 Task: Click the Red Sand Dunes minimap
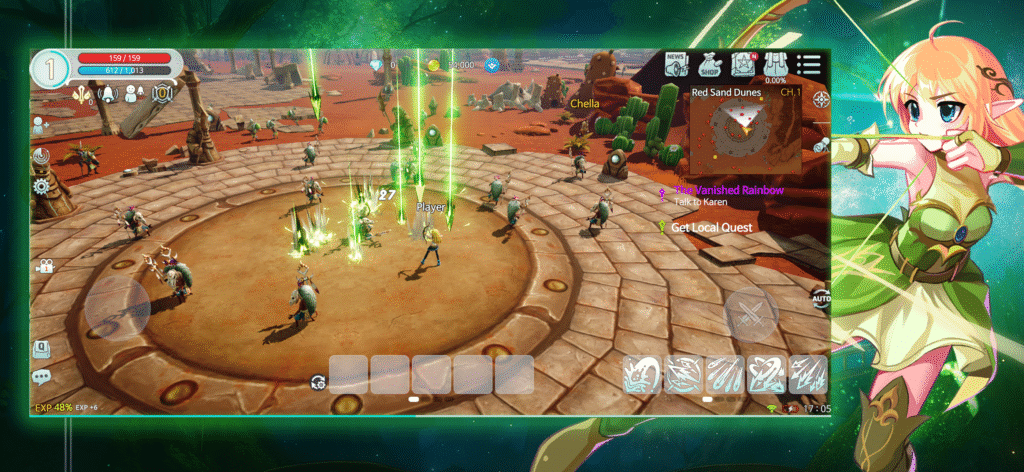click(742, 129)
